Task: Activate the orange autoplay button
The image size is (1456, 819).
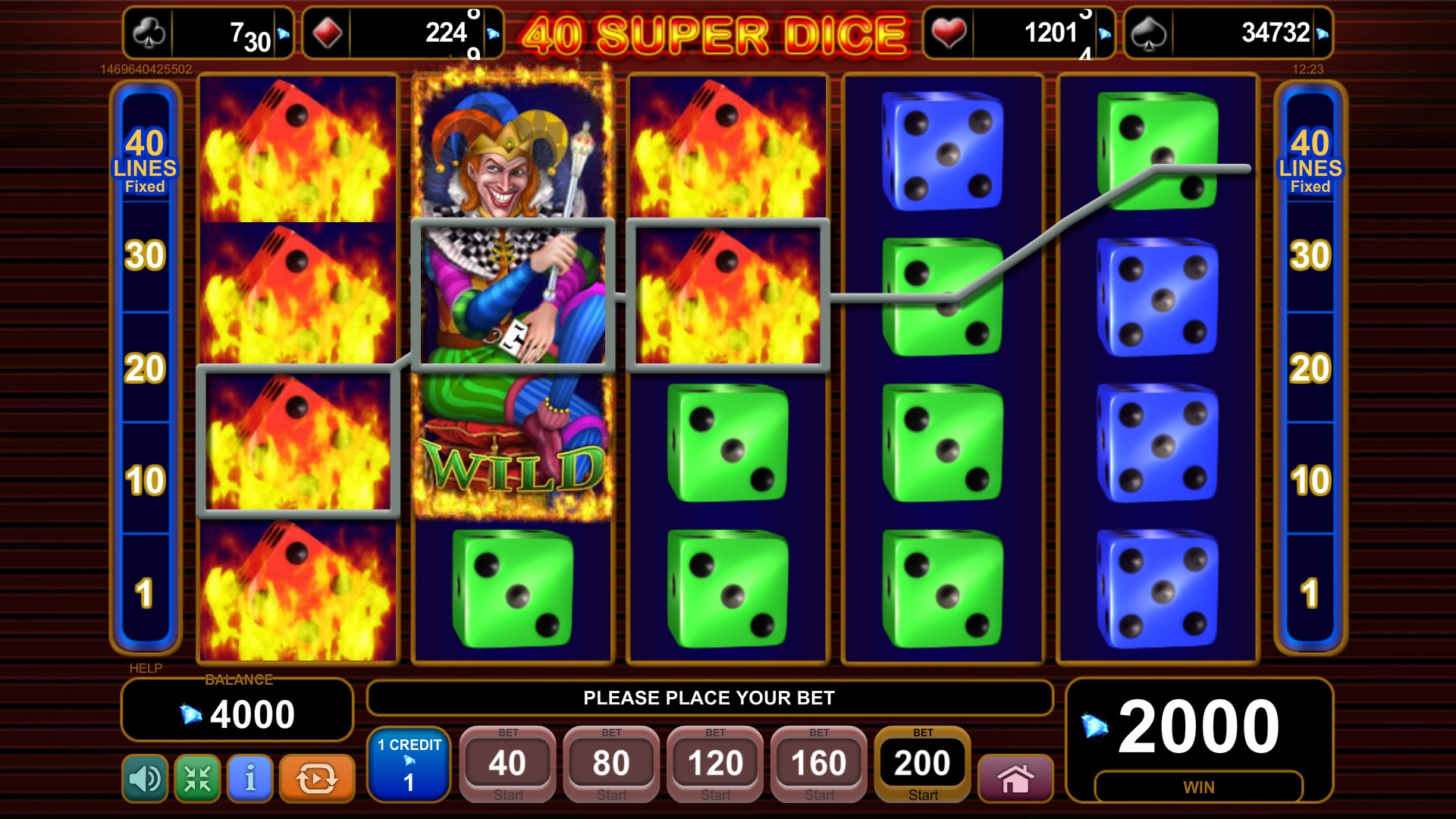Action: (317, 778)
